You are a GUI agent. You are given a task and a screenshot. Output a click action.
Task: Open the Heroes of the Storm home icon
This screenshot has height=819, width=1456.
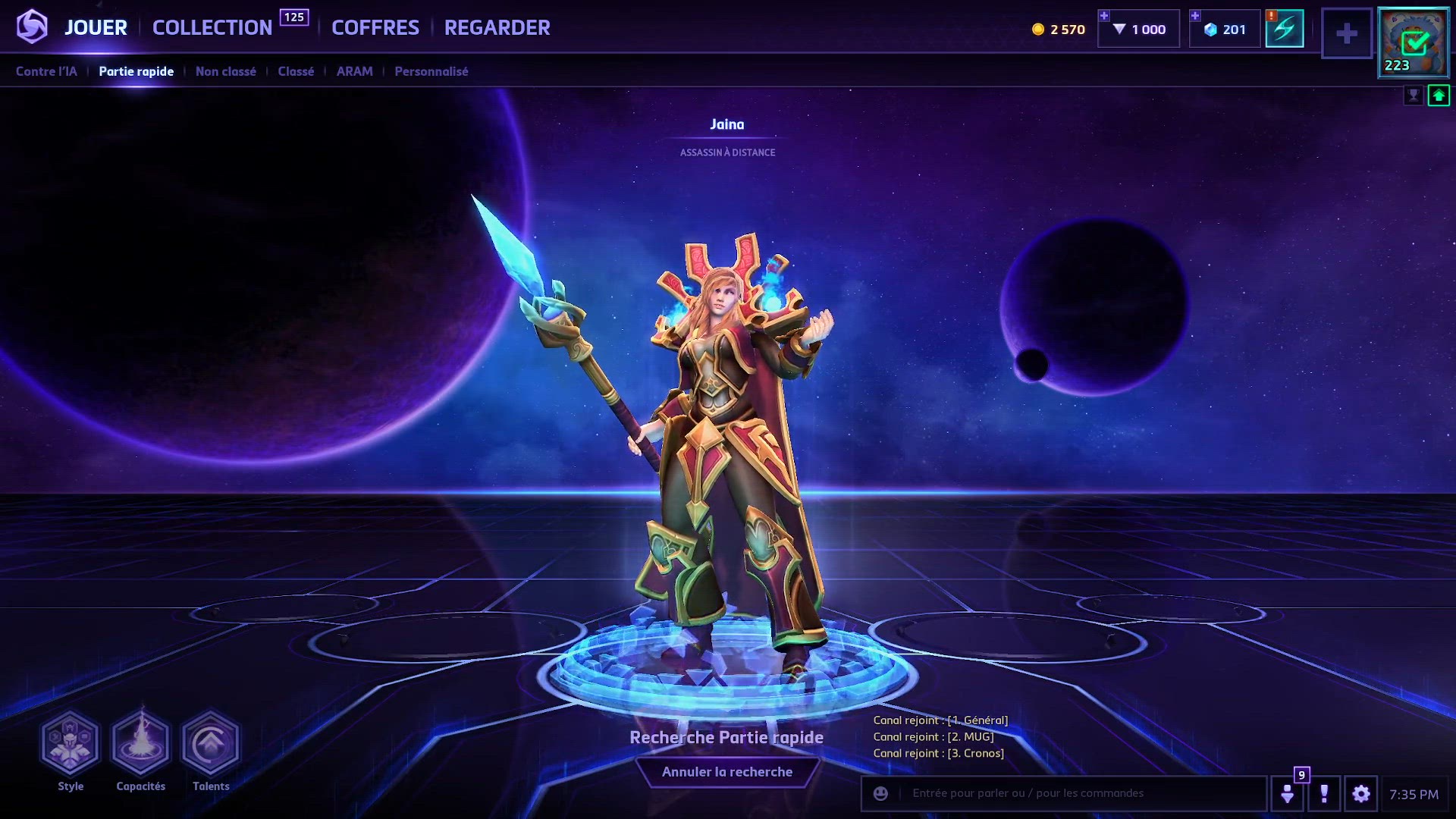[x=33, y=27]
